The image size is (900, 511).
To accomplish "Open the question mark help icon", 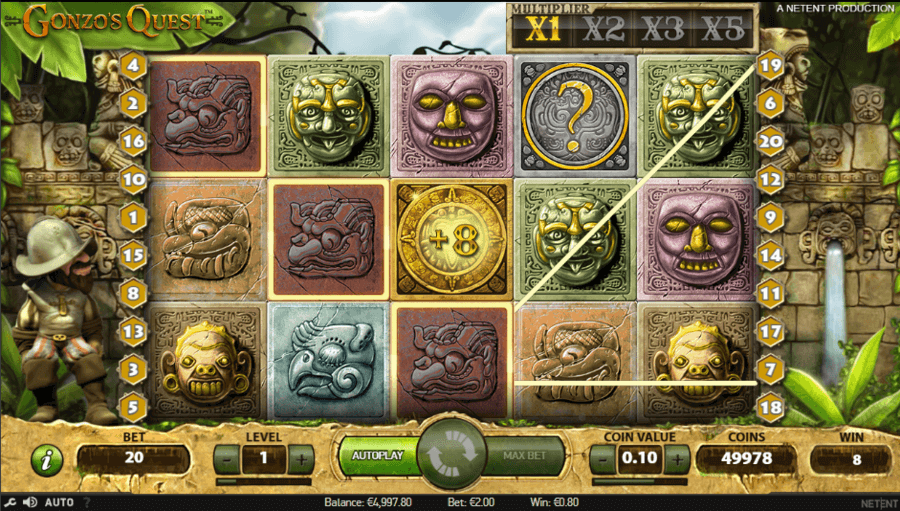I will (x=86, y=502).
